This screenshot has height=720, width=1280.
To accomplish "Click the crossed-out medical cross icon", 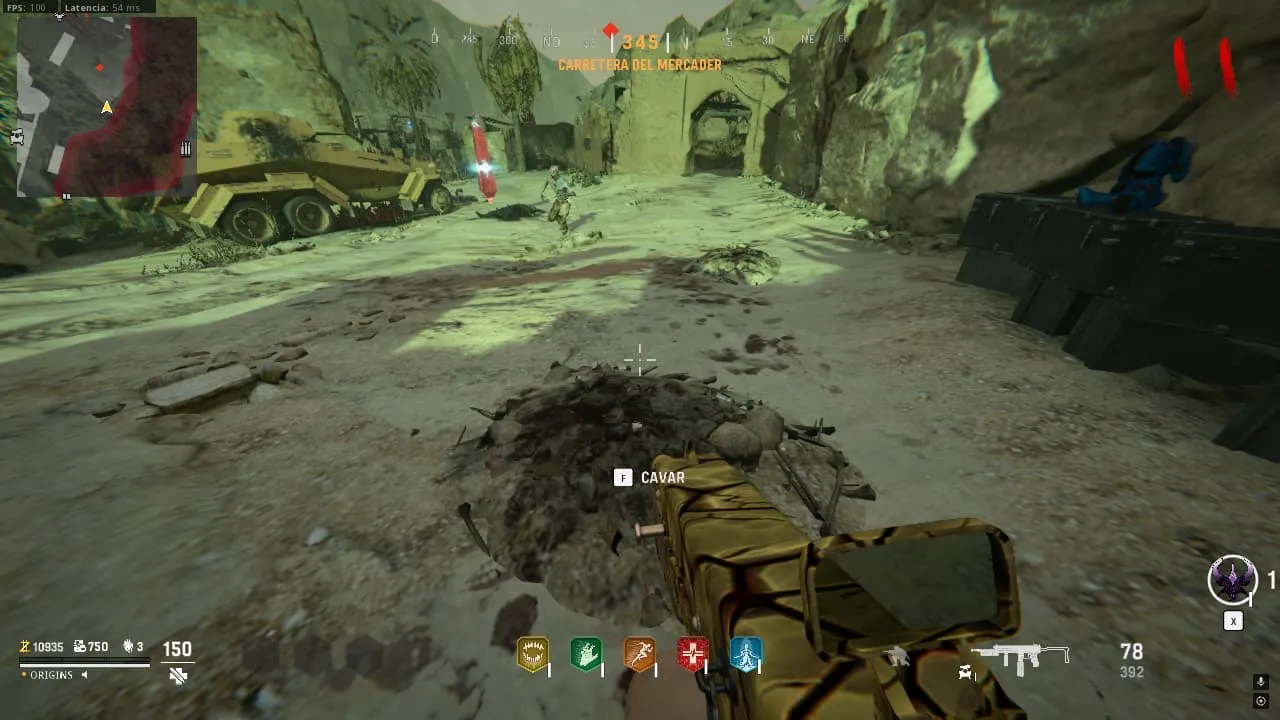I will (x=178, y=676).
